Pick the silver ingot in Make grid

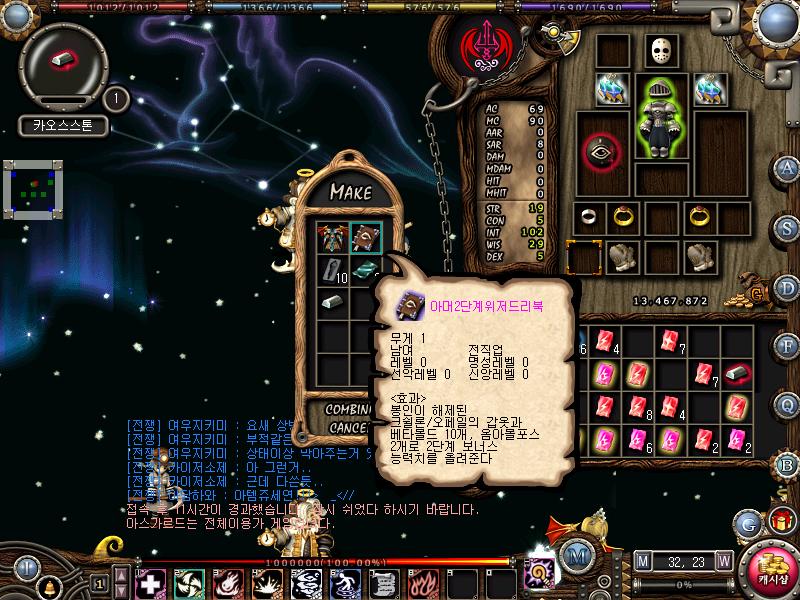point(332,301)
